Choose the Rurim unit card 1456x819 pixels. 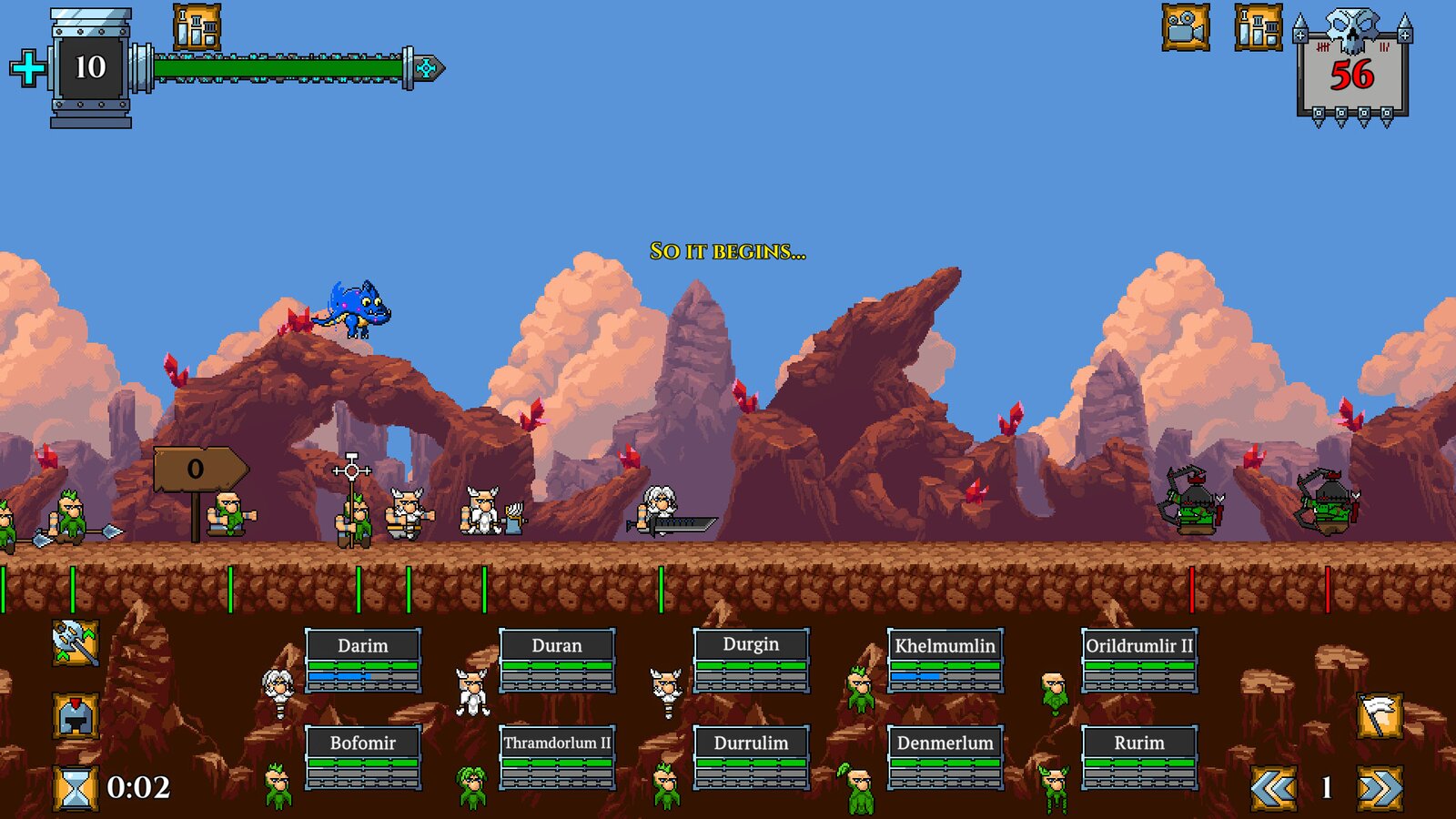click(1138, 757)
